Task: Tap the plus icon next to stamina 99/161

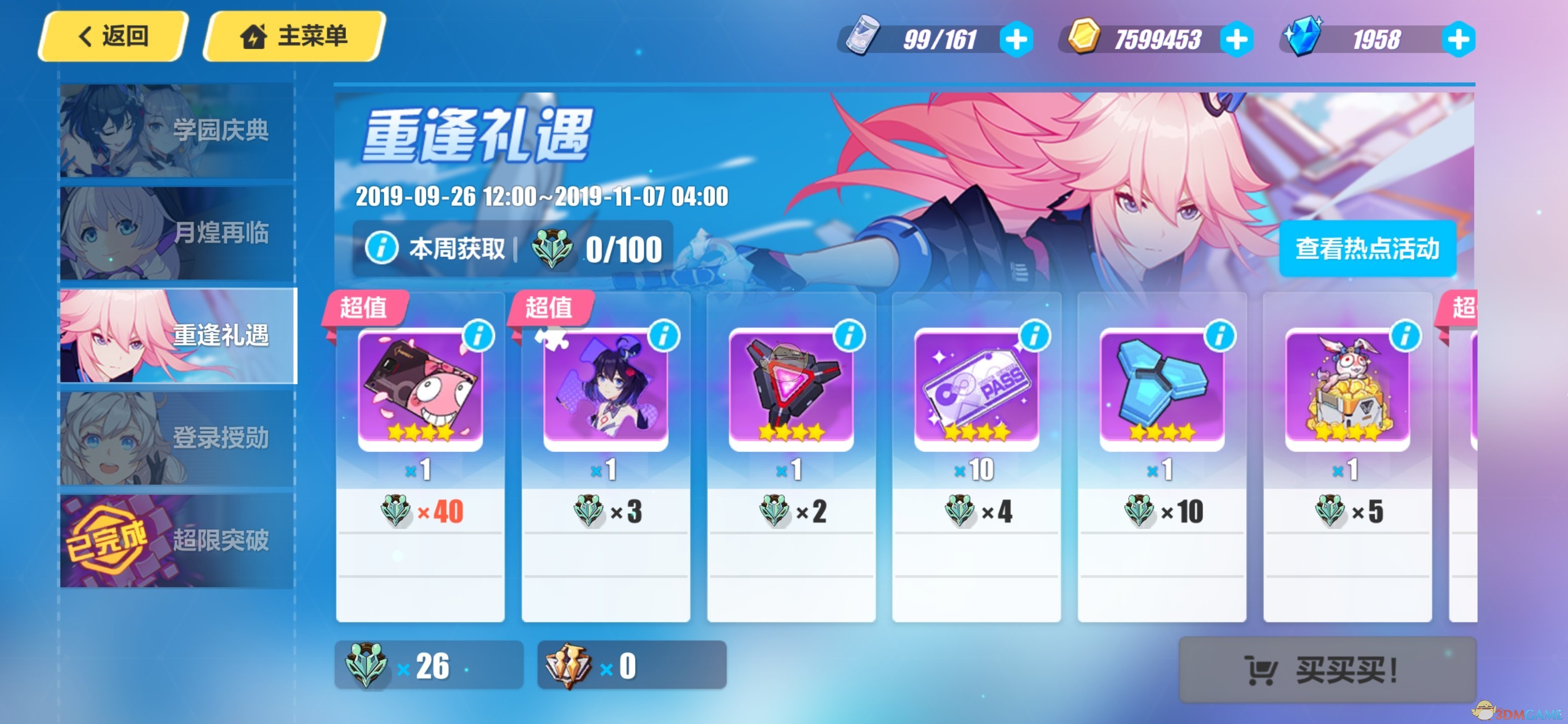Action: [x=1017, y=38]
